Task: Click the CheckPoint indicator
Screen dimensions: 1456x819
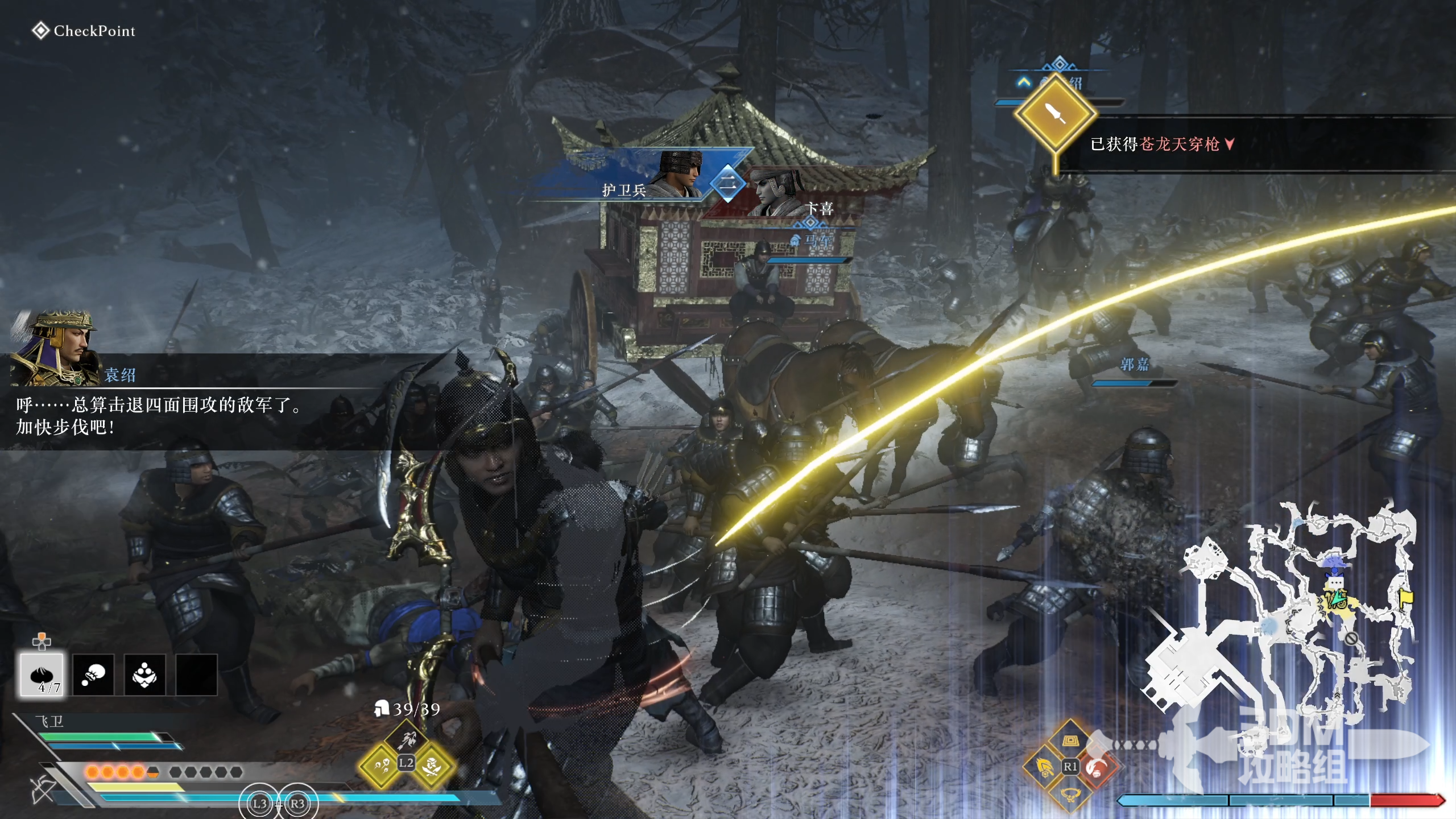Action: pos(84,31)
